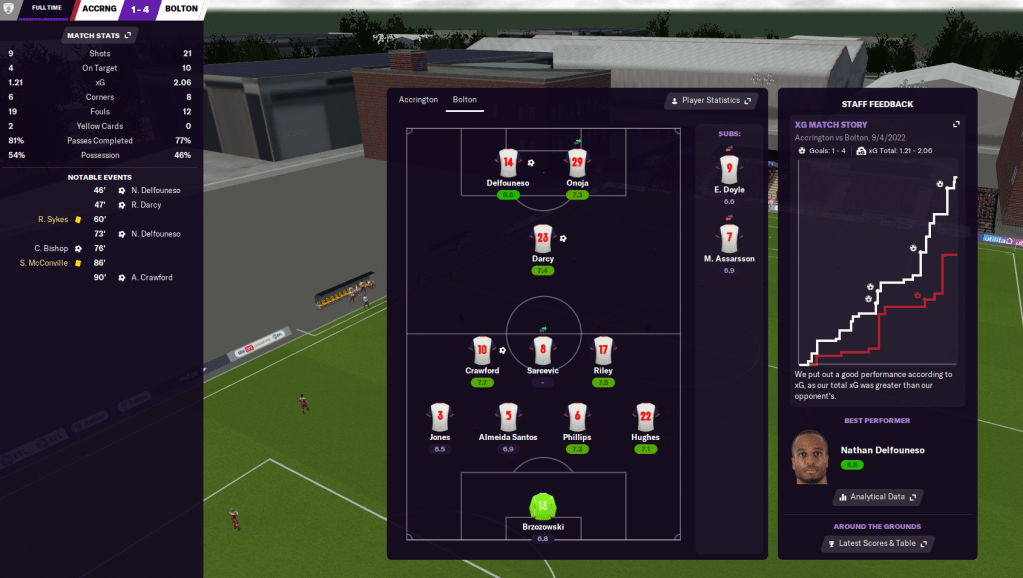Choose left-back Jones's number 3 shirt

pos(440,416)
